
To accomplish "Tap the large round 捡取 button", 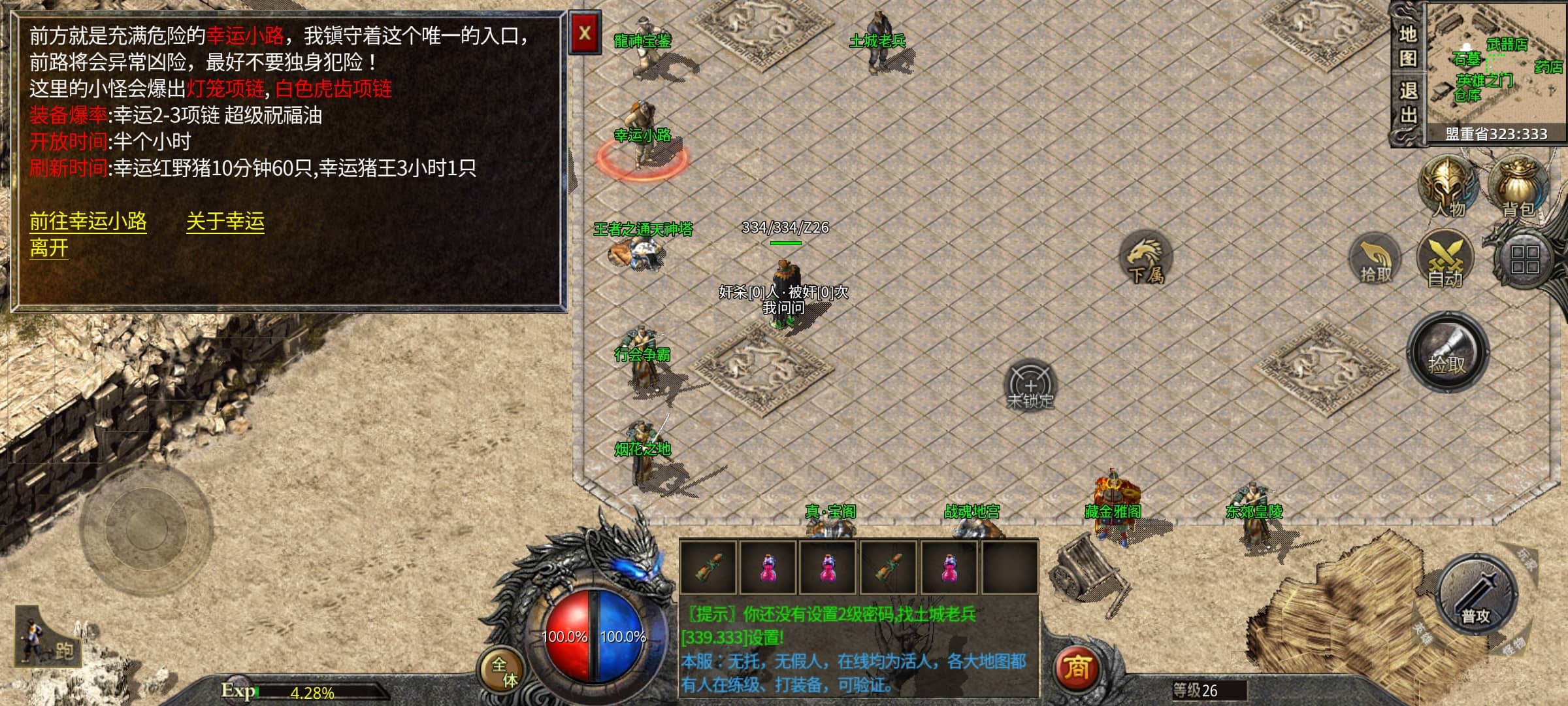I will click(1447, 353).
